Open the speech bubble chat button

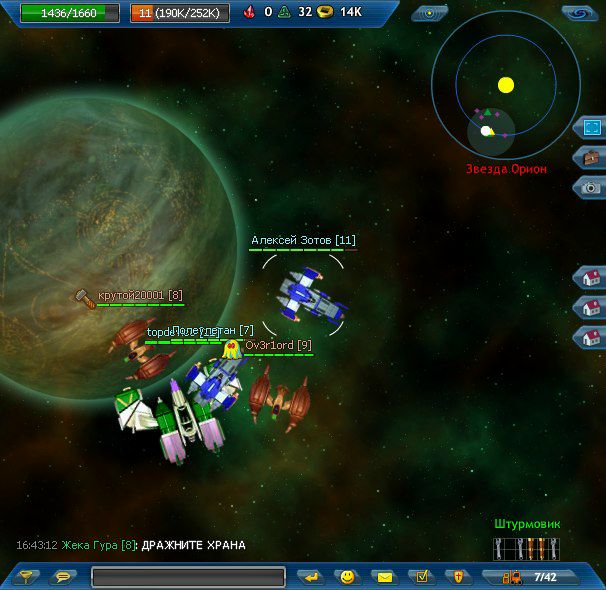[62, 577]
